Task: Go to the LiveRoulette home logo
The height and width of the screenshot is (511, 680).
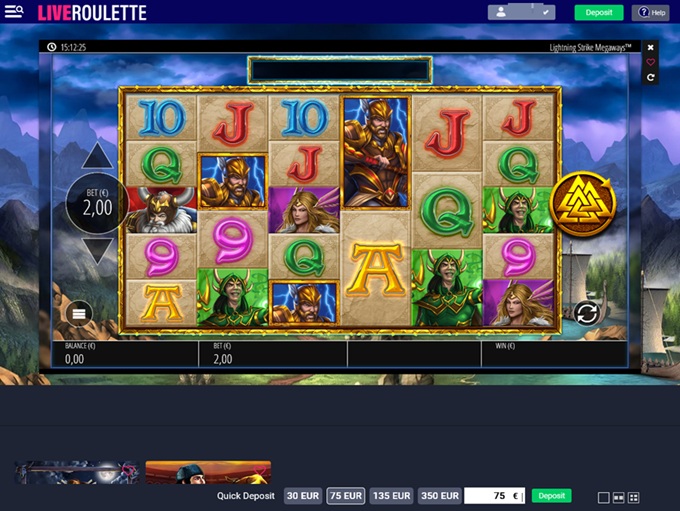Action: click(x=92, y=13)
